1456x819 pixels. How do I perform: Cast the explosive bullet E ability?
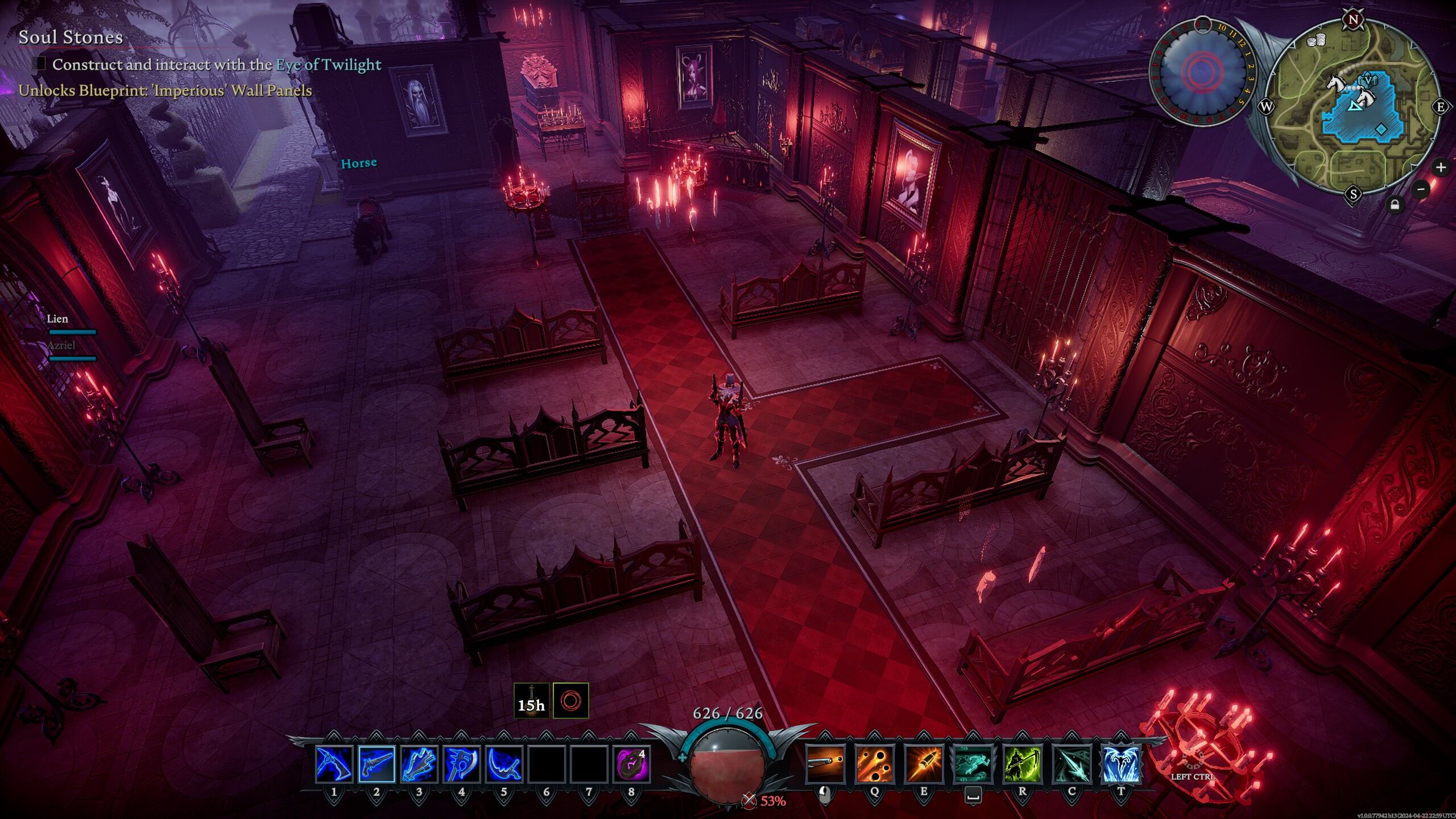924,764
